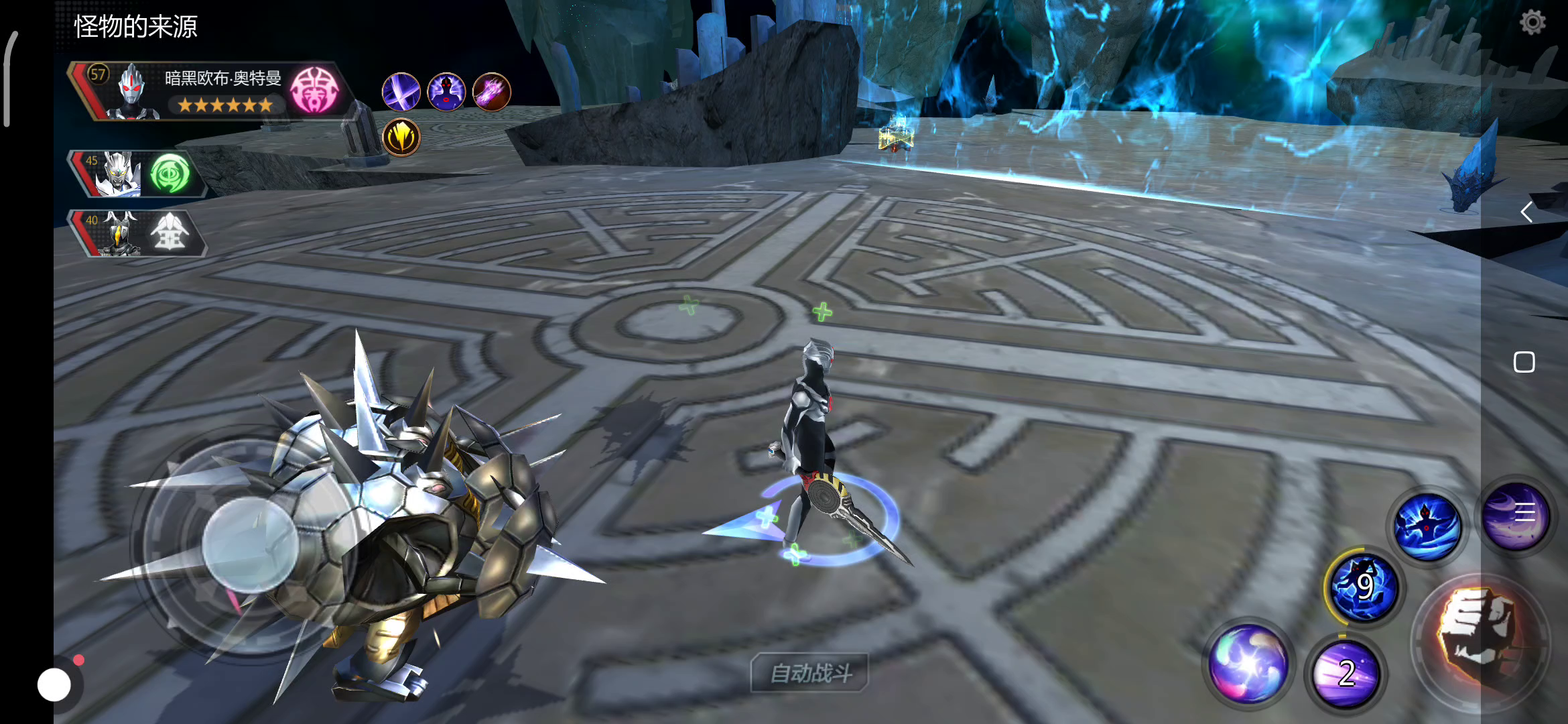This screenshot has width=1568, height=724.
Task: Activate the purple skill showing cooldown 2
Action: click(x=1346, y=672)
